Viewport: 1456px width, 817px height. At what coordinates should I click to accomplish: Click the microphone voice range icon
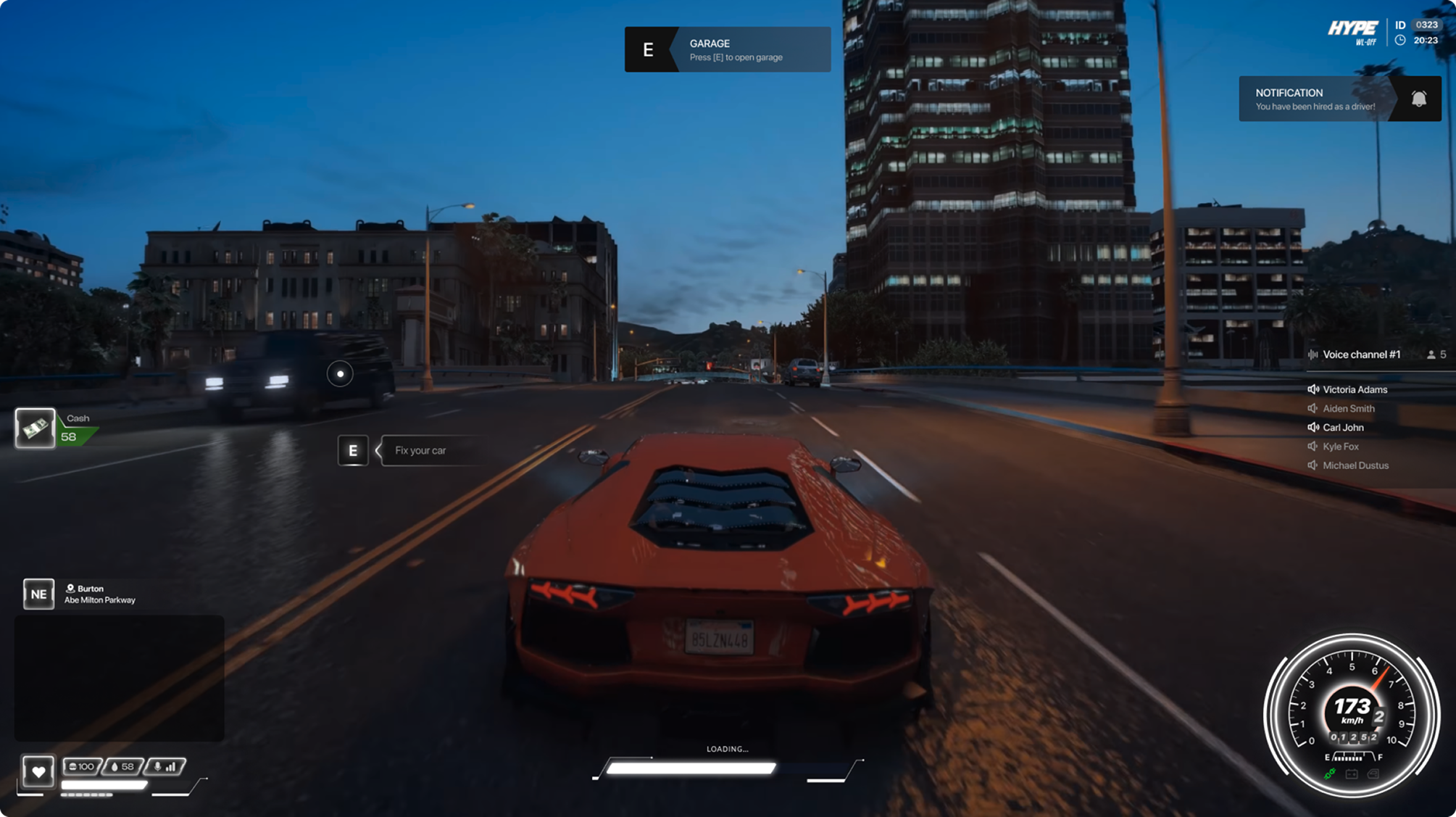[x=157, y=766]
